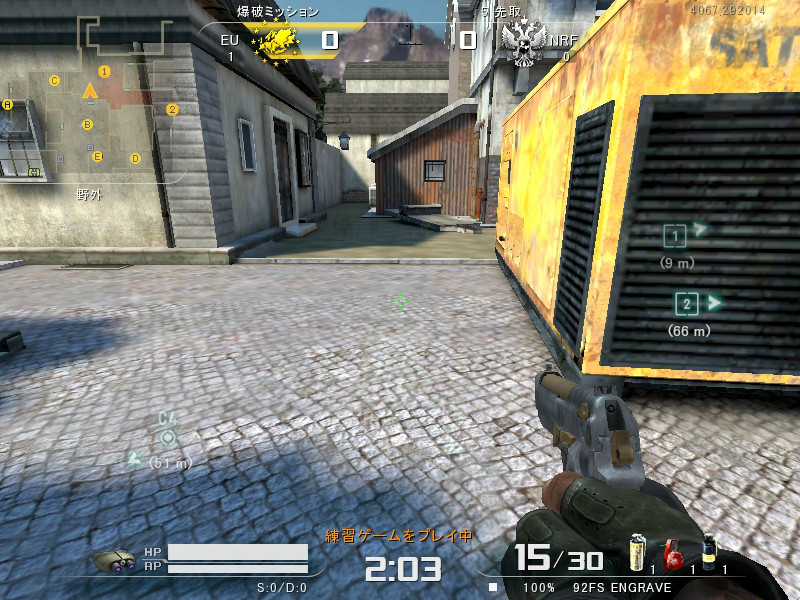Click the C4 waypoint marker
Screen dimensions: 800x600
coord(168,436)
